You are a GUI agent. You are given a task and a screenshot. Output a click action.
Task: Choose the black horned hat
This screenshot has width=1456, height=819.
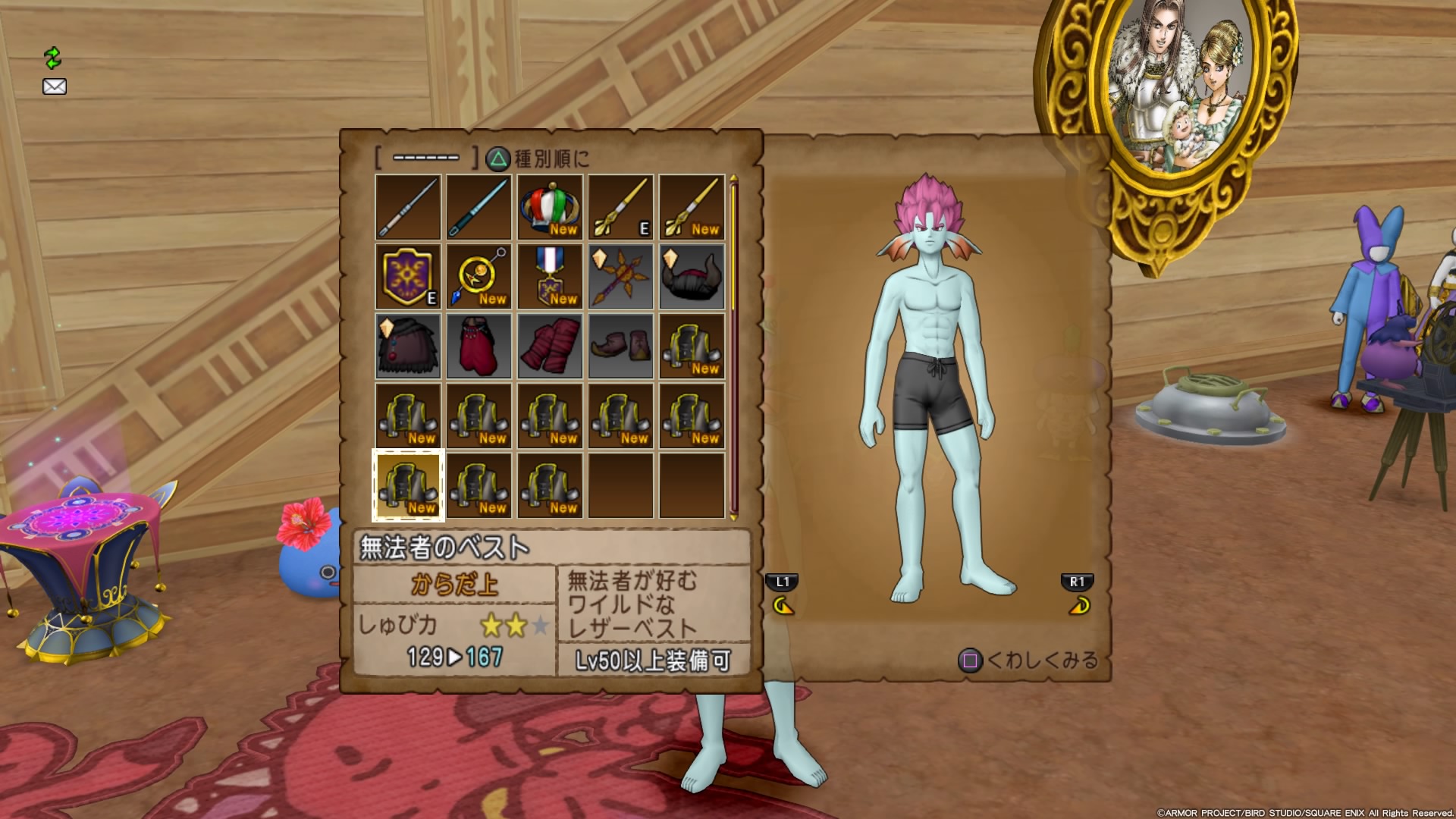(692, 277)
